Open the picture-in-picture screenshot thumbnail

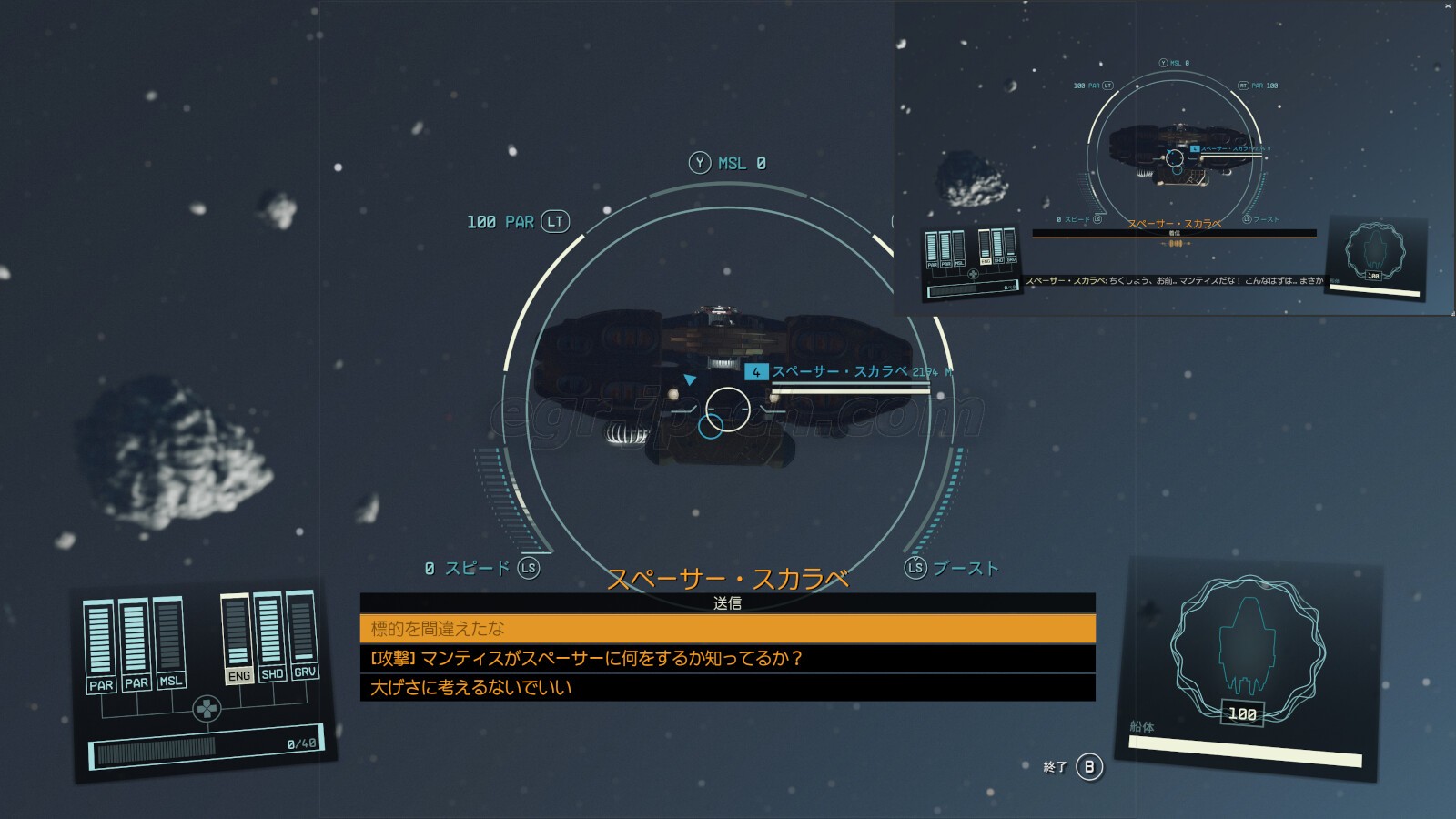tap(1174, 159)
